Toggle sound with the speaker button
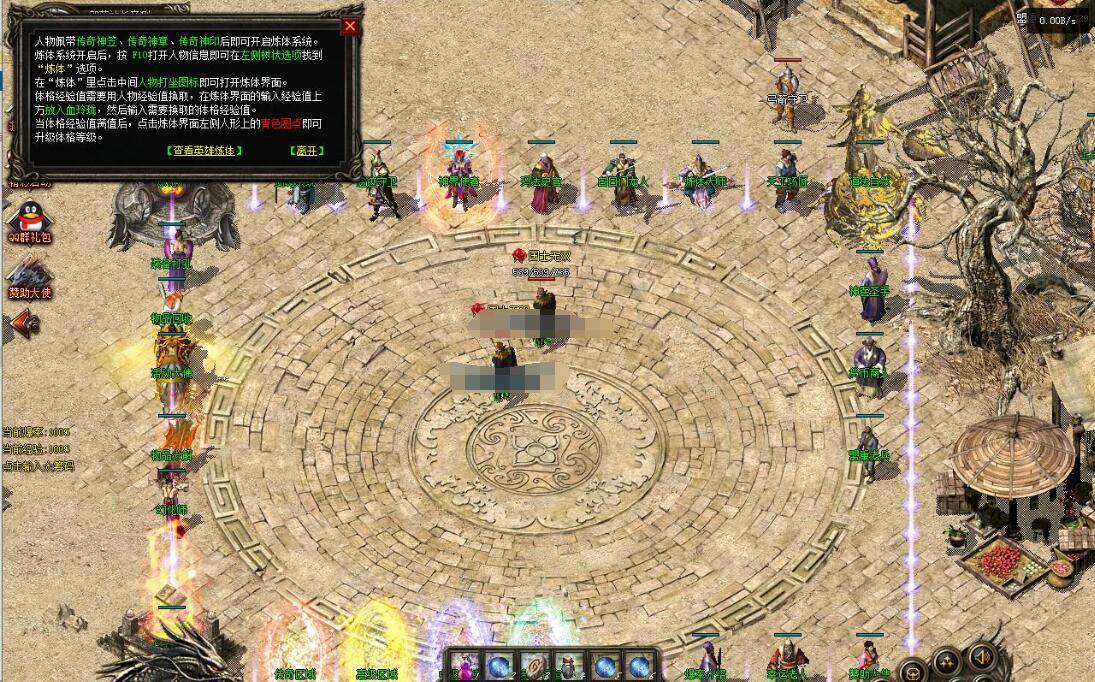Viewport: 1095px width, 682px height. coord(982,657)
